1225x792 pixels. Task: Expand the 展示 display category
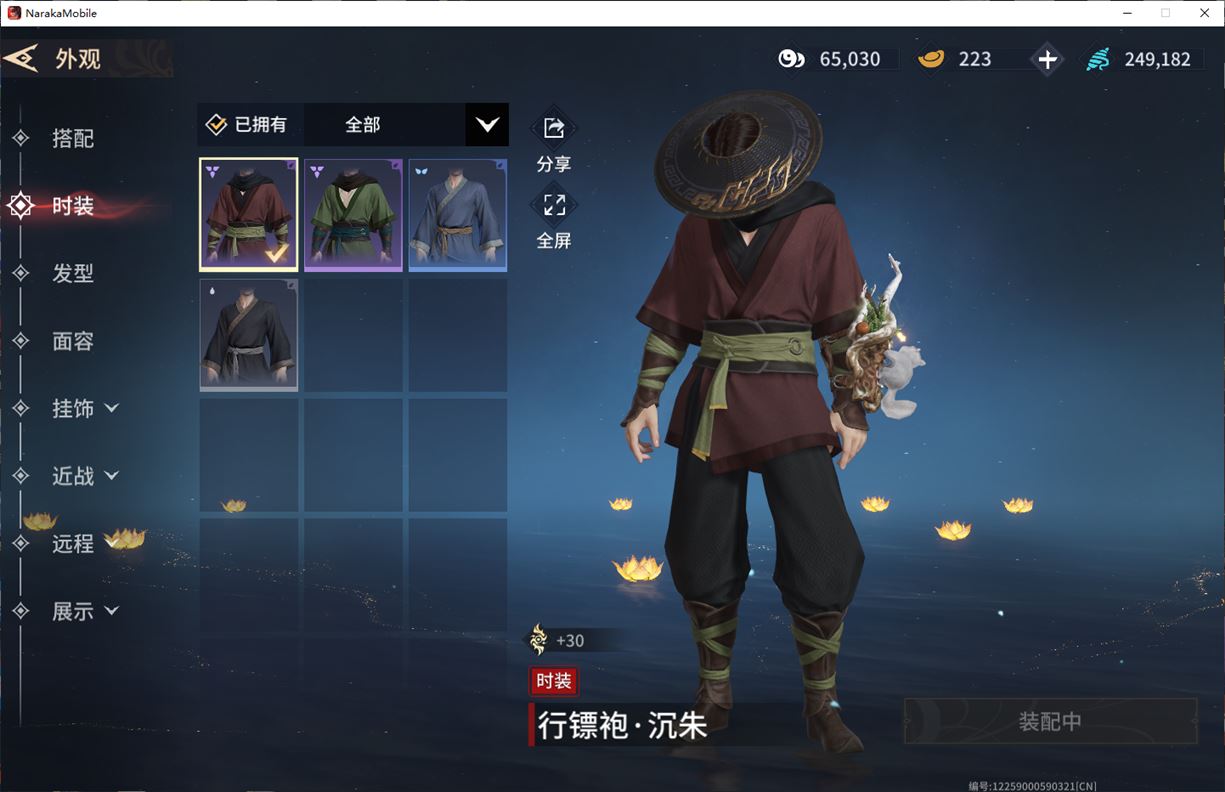click(84, 611)
